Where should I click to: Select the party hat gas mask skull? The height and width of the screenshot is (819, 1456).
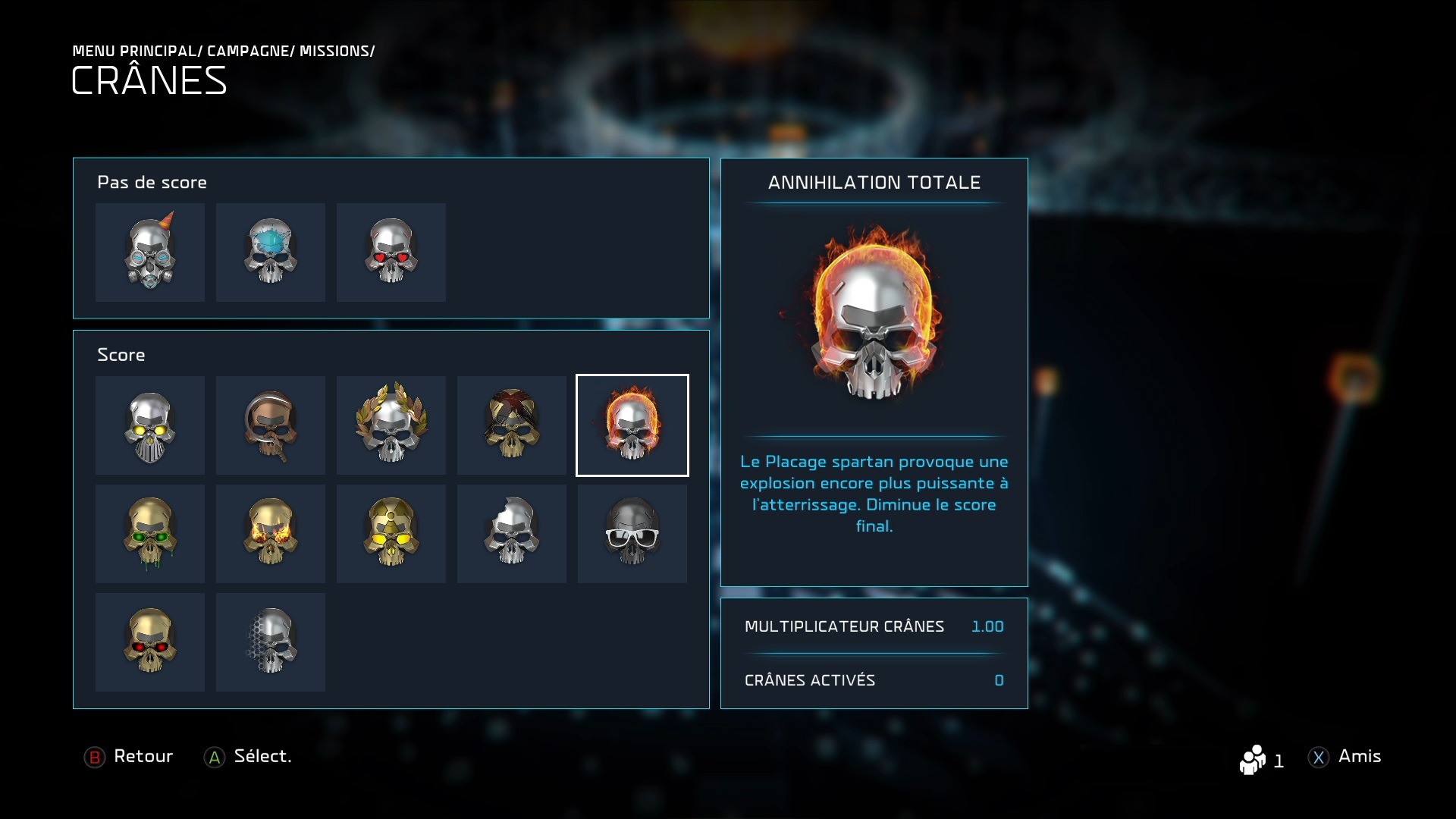tap(150, 252)
